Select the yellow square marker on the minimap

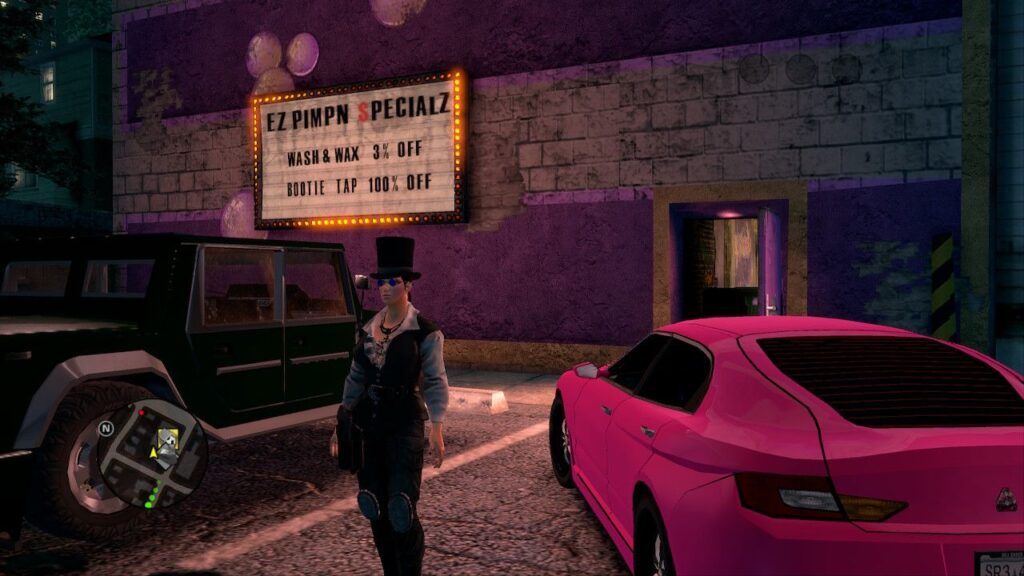click(168, 436)
